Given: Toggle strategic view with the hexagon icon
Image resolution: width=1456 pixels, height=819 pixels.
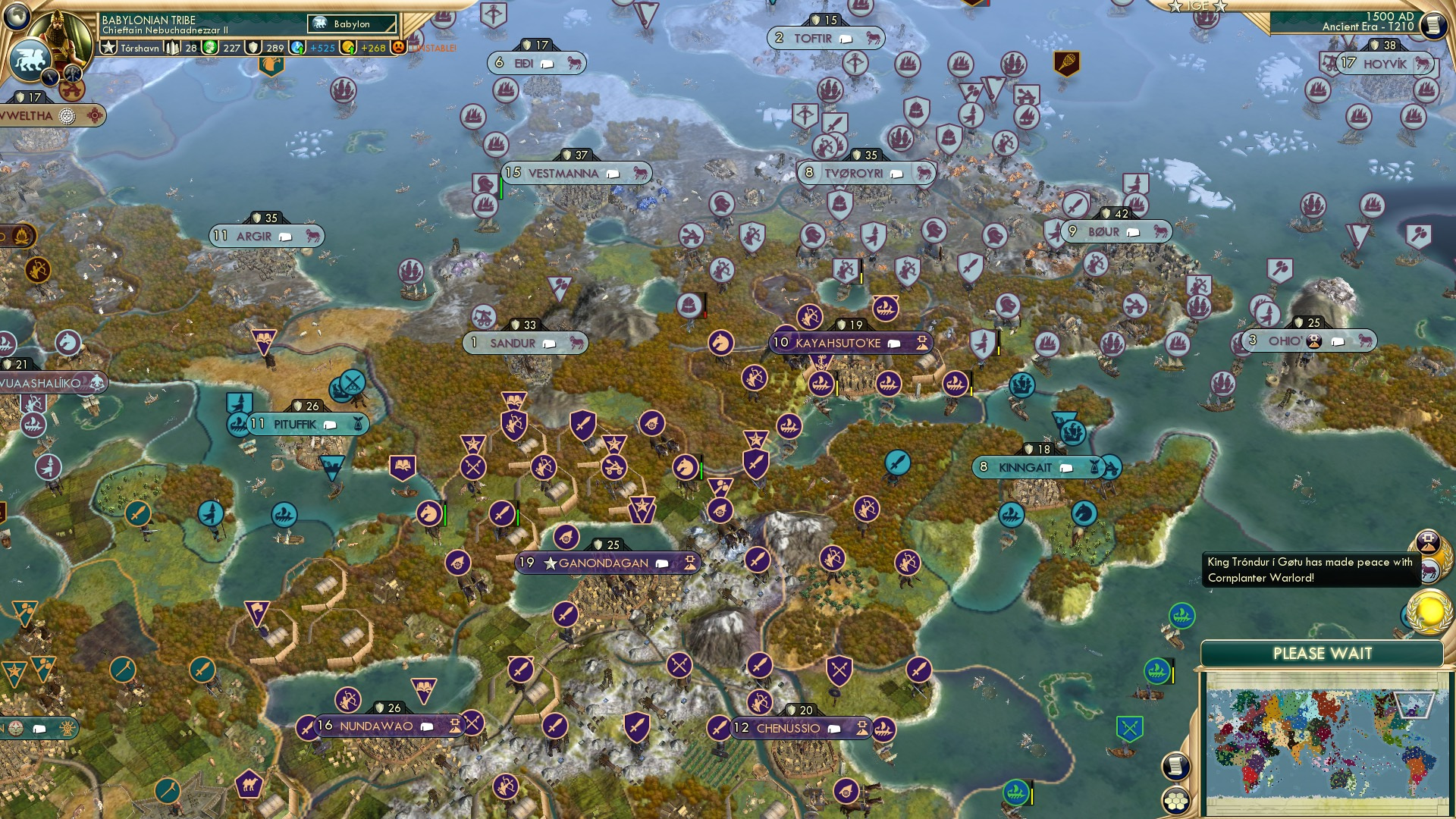Looking at the screenshot, I should point(1176,802).
